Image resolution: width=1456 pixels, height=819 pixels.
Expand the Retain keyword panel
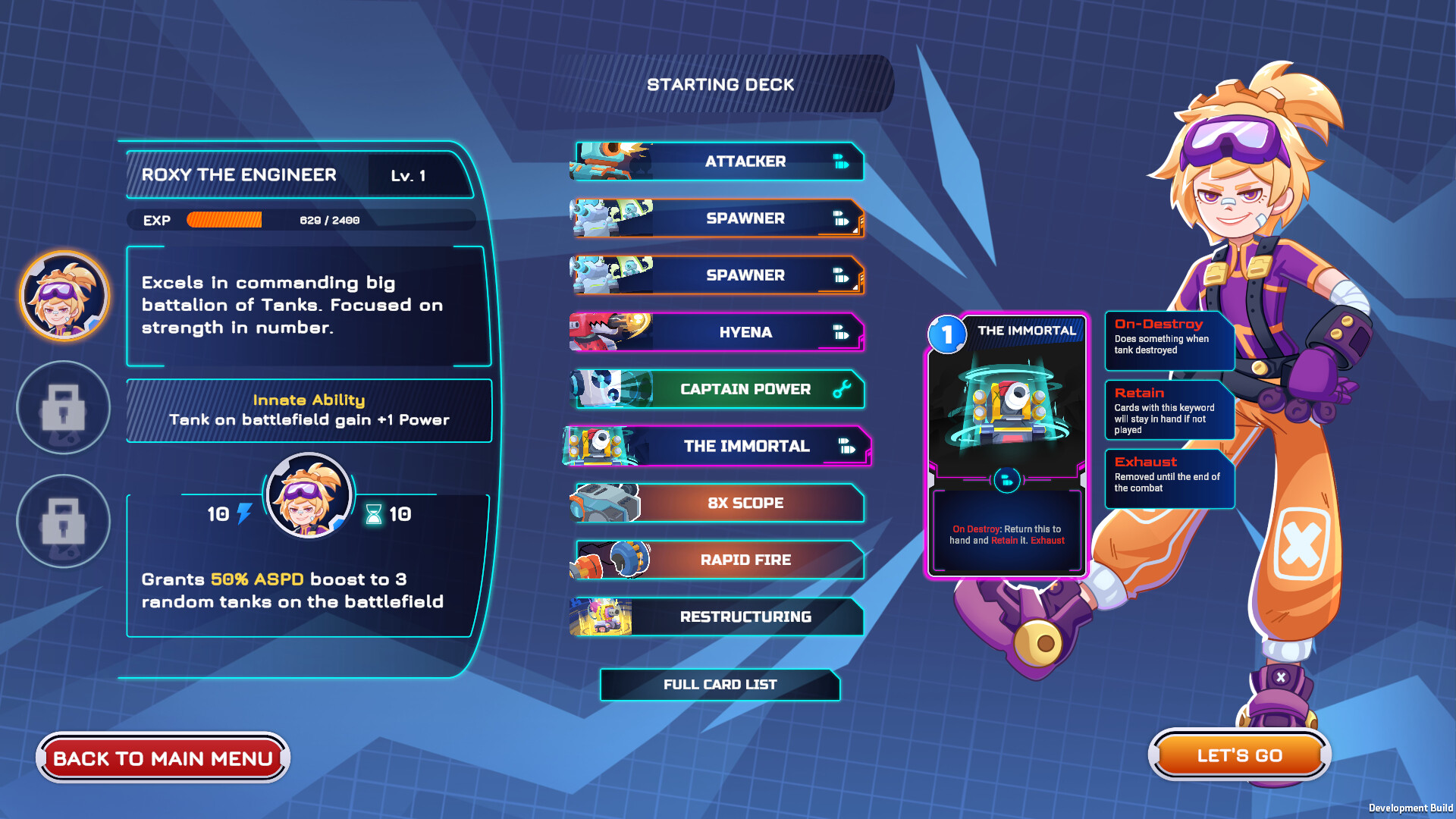coord(1169,410)
